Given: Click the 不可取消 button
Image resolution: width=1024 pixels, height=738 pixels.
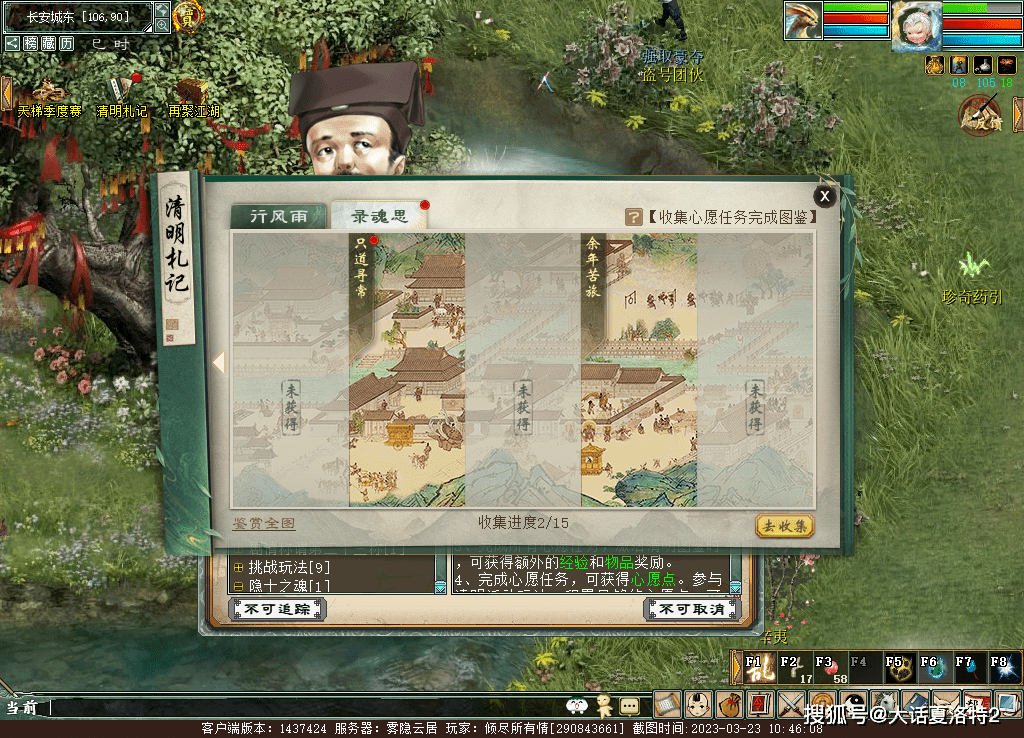Looking at the screenshot, I should (692, 609).
